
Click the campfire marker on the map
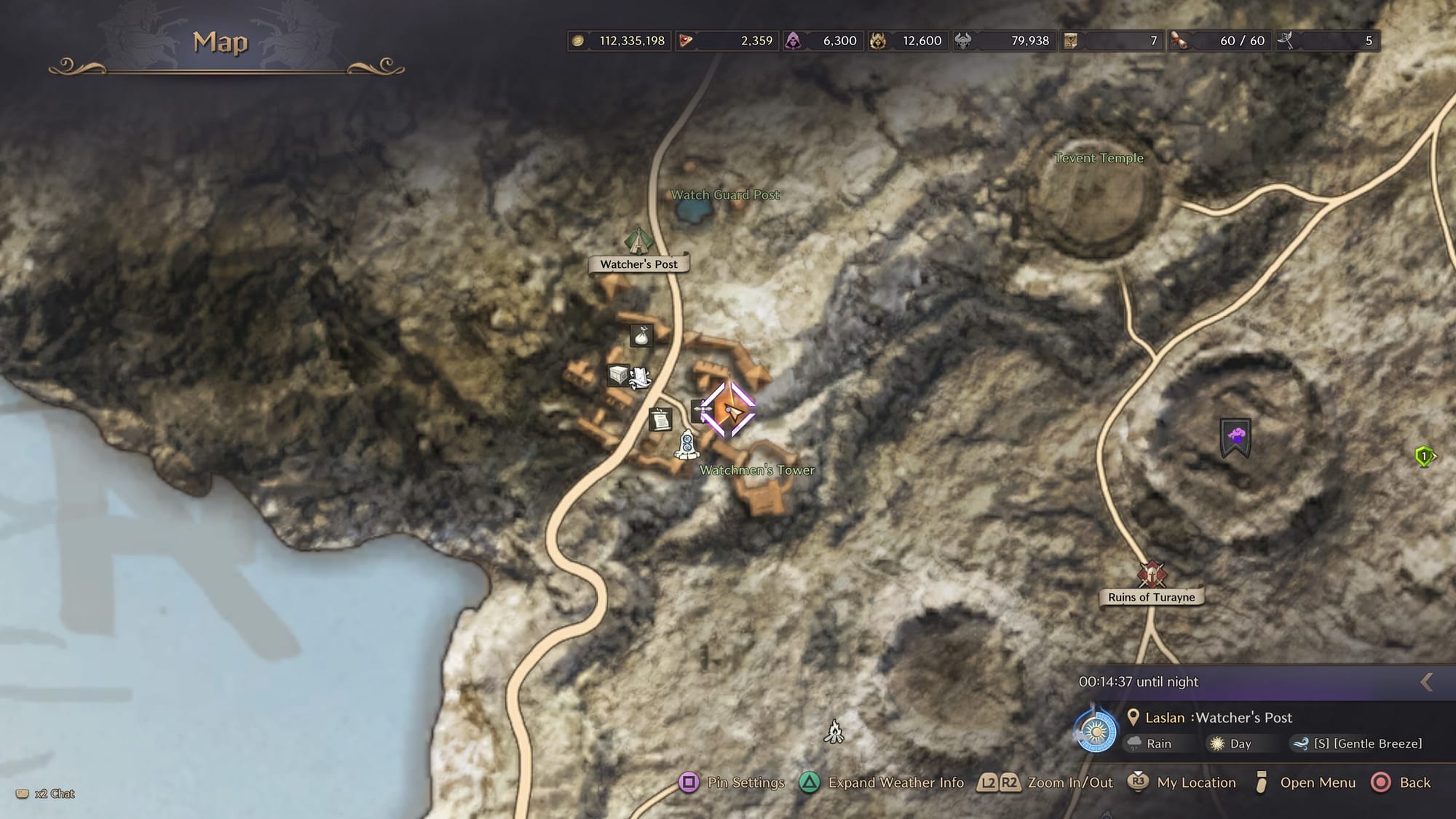(x=834, y=731)
